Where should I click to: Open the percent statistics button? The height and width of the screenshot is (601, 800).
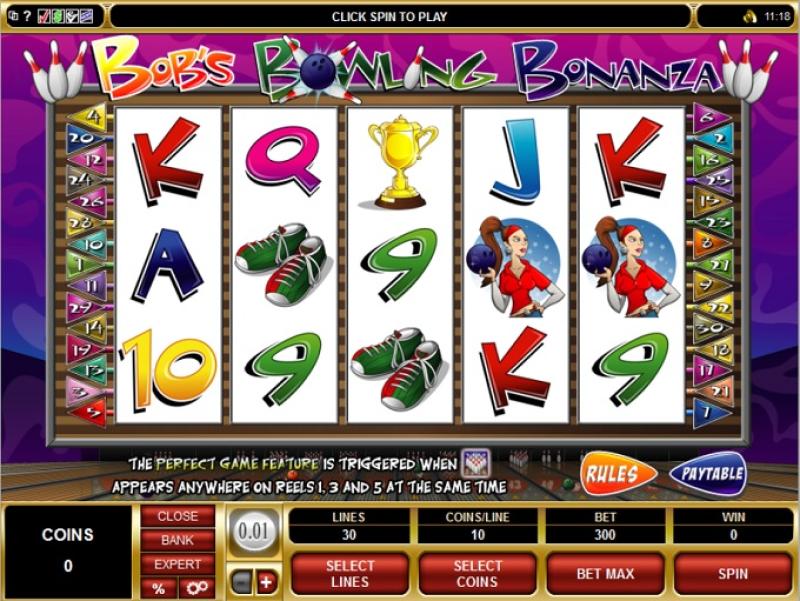(158, 588)
